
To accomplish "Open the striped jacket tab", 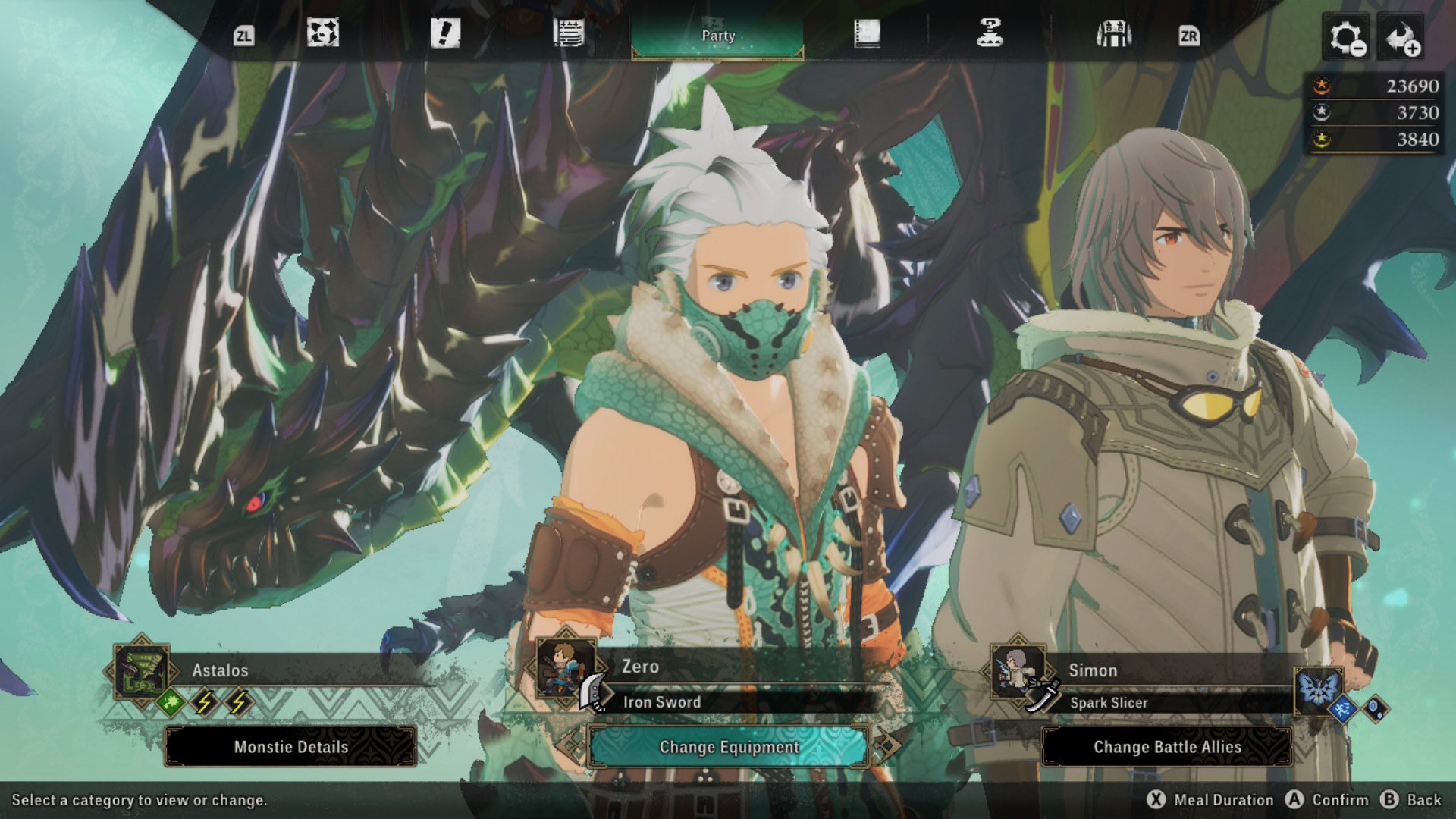I will point(1113,34).
